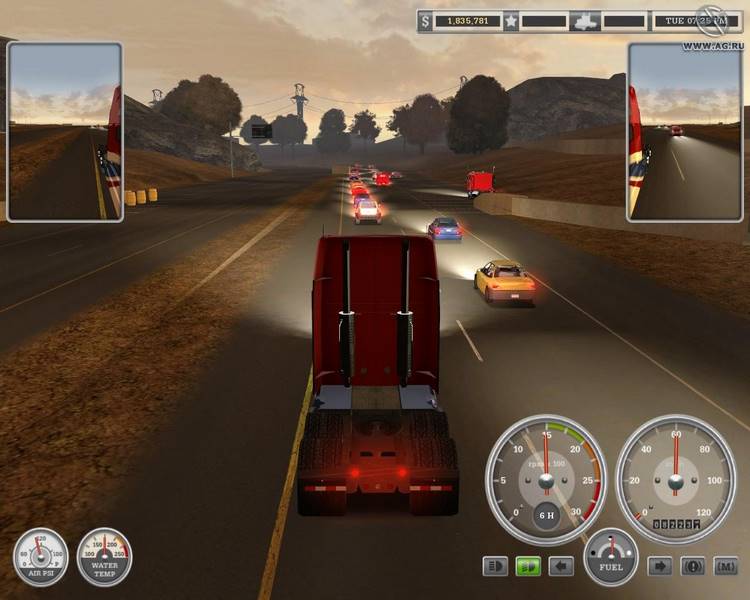The width and height of the screenshot is (750, 600).
Task: Toggle the high beam headlights button
Action: [495, 567]
